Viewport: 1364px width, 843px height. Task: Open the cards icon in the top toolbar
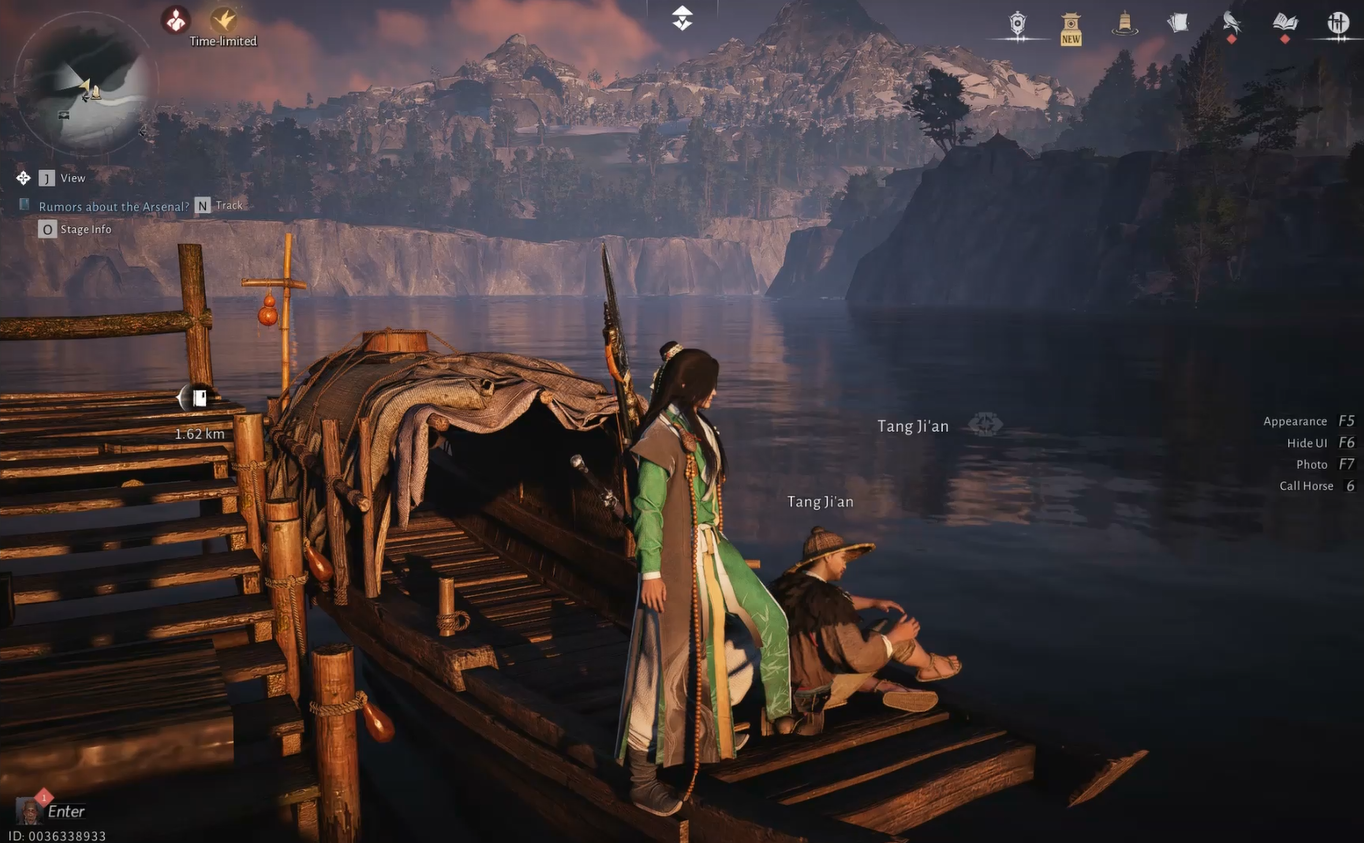pos(1177,22)
